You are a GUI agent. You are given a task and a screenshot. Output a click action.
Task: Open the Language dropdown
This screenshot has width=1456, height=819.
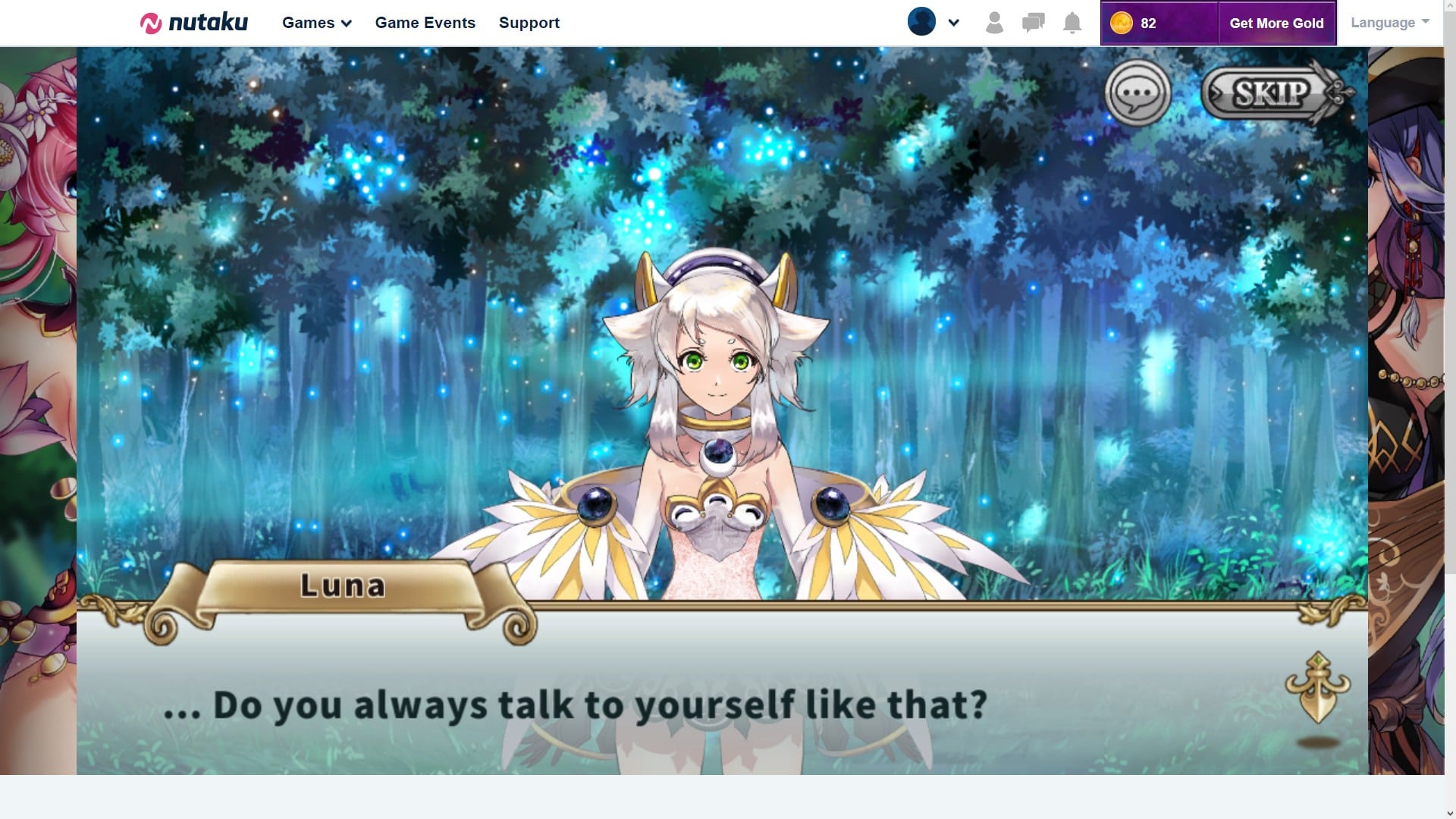[x=1389, y=23]
